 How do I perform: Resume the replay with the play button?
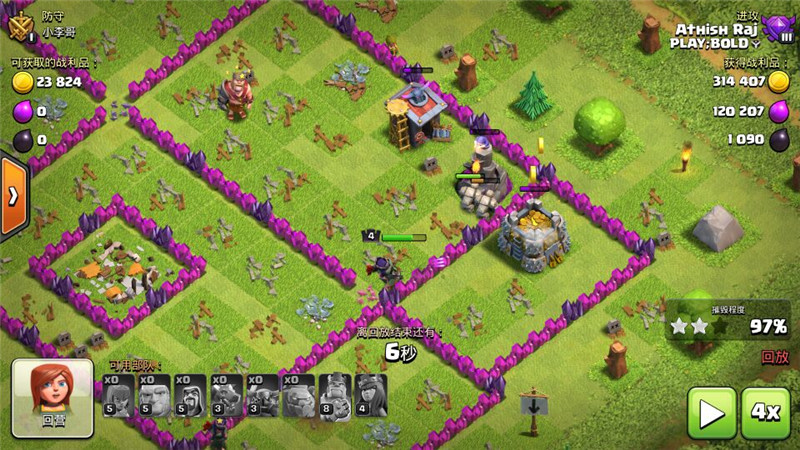[x=711, y=412]
